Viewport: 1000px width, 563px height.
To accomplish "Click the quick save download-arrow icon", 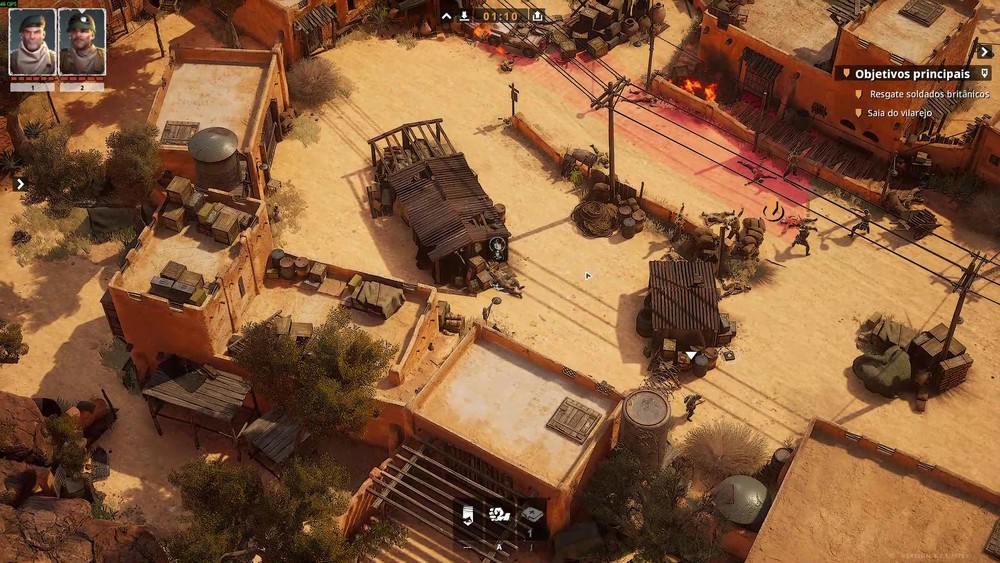I will 465,16.
